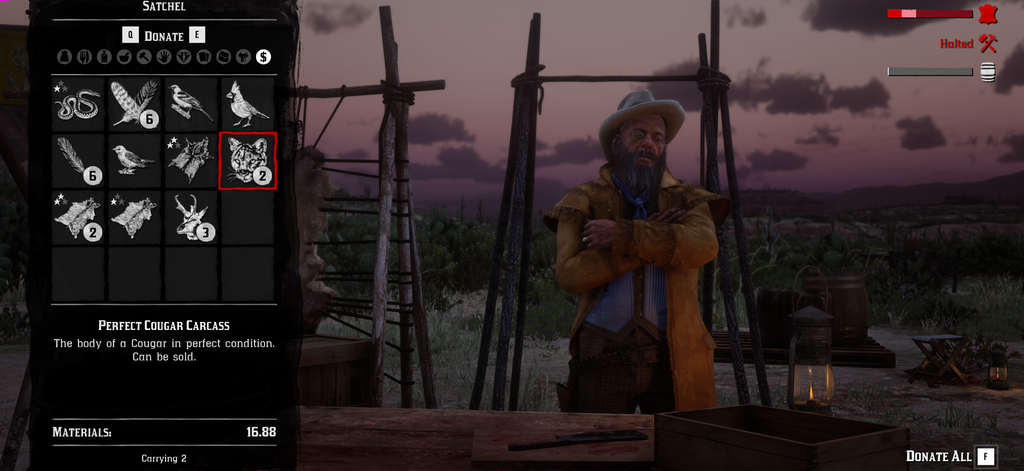Open the fork and knife provisions tab
The height and width of the screenshot is (471, 1024).
(x=82, y=57)
